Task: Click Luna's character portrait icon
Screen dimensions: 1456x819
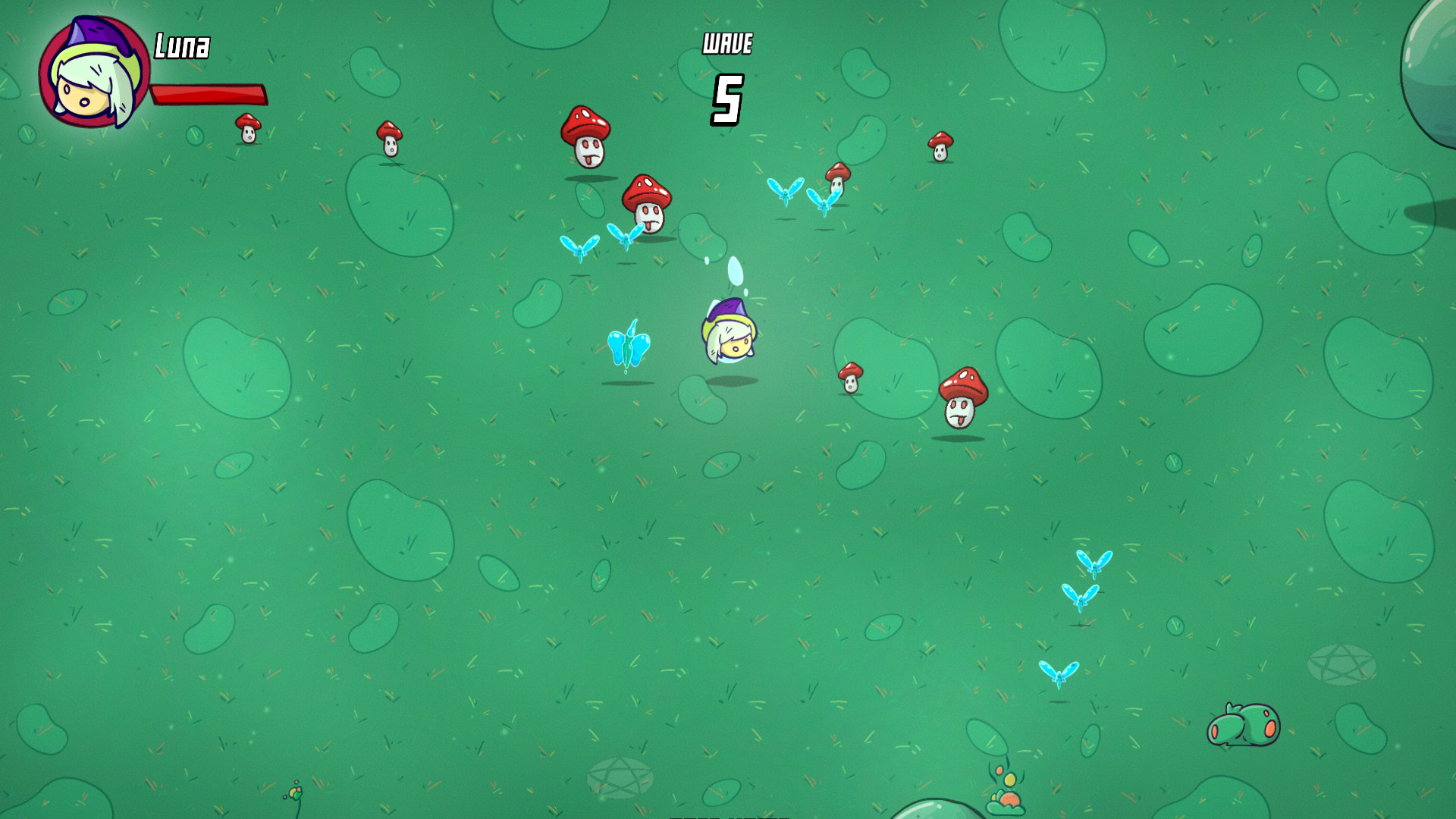Action: pyautogui.click(x=91, y=72)
